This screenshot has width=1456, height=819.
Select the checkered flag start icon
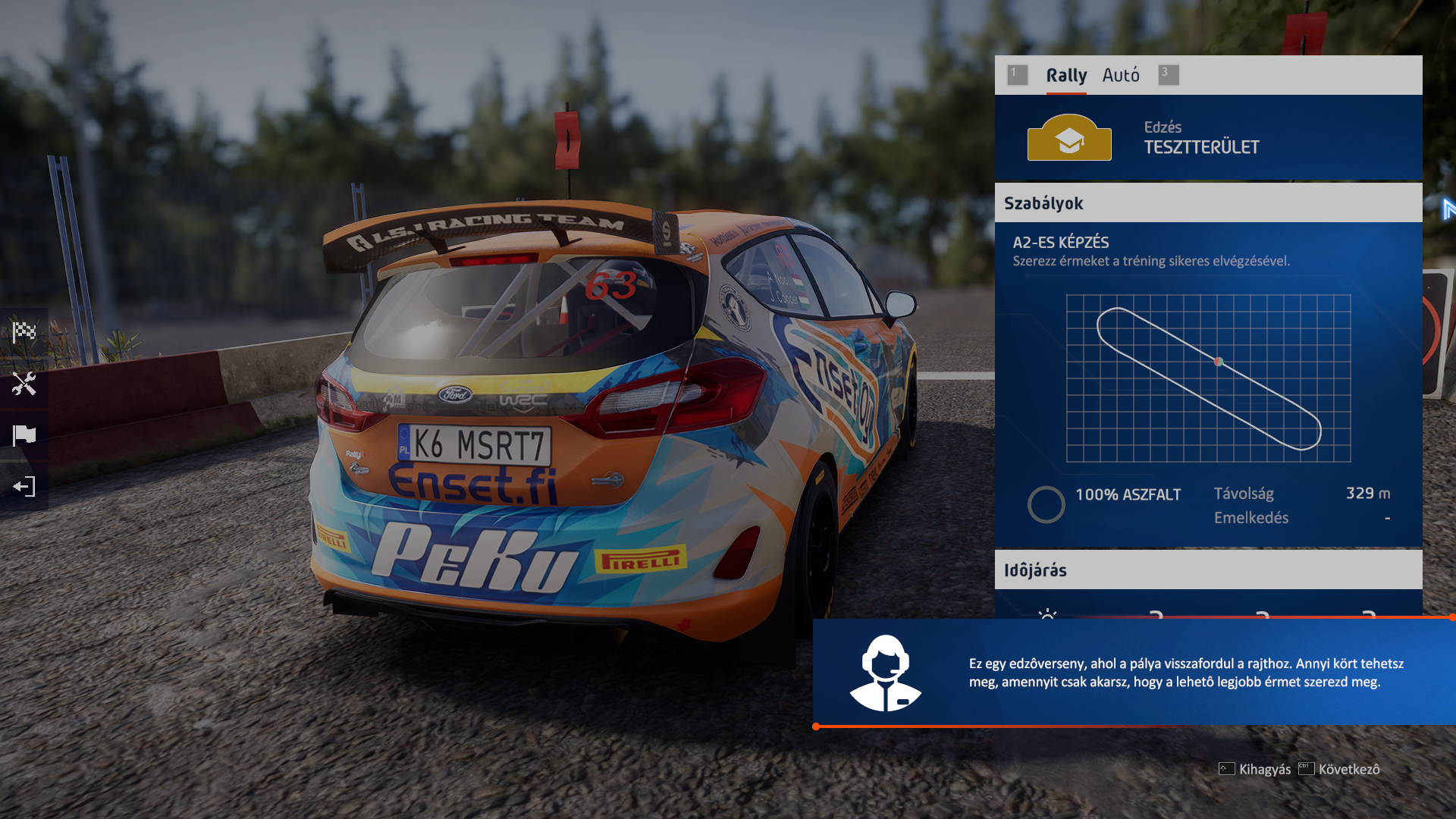pos(24,332)
